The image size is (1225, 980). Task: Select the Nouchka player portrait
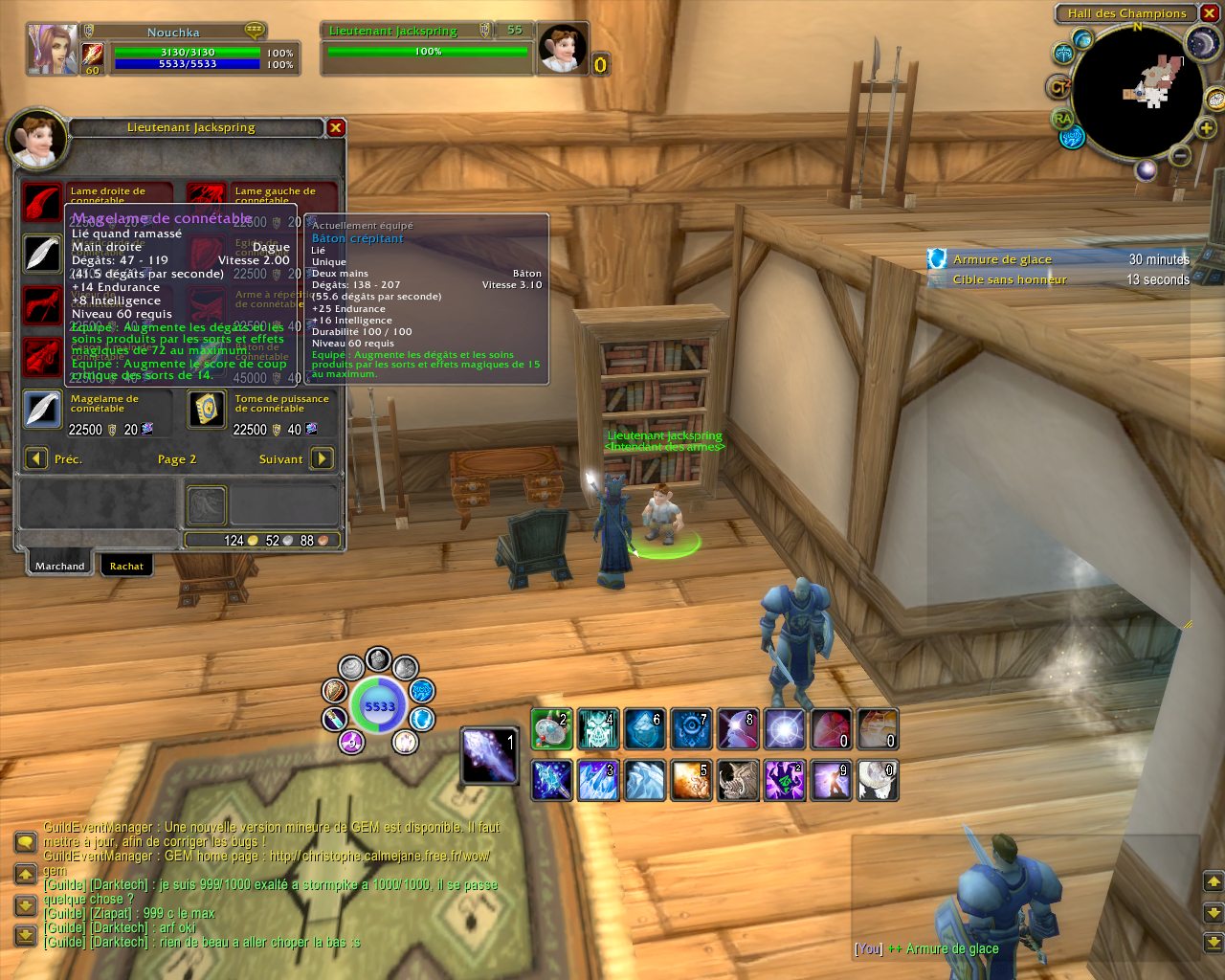(x=52, y=51)
